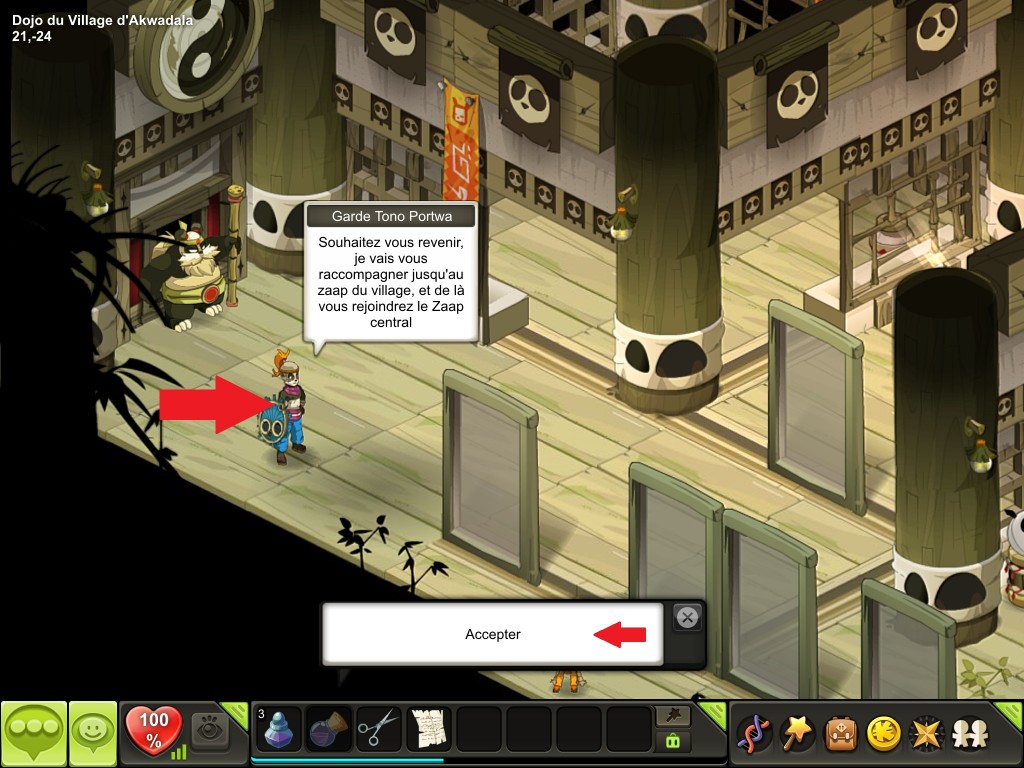Switch hotbar to the green bag items tab

coord(671,741)
